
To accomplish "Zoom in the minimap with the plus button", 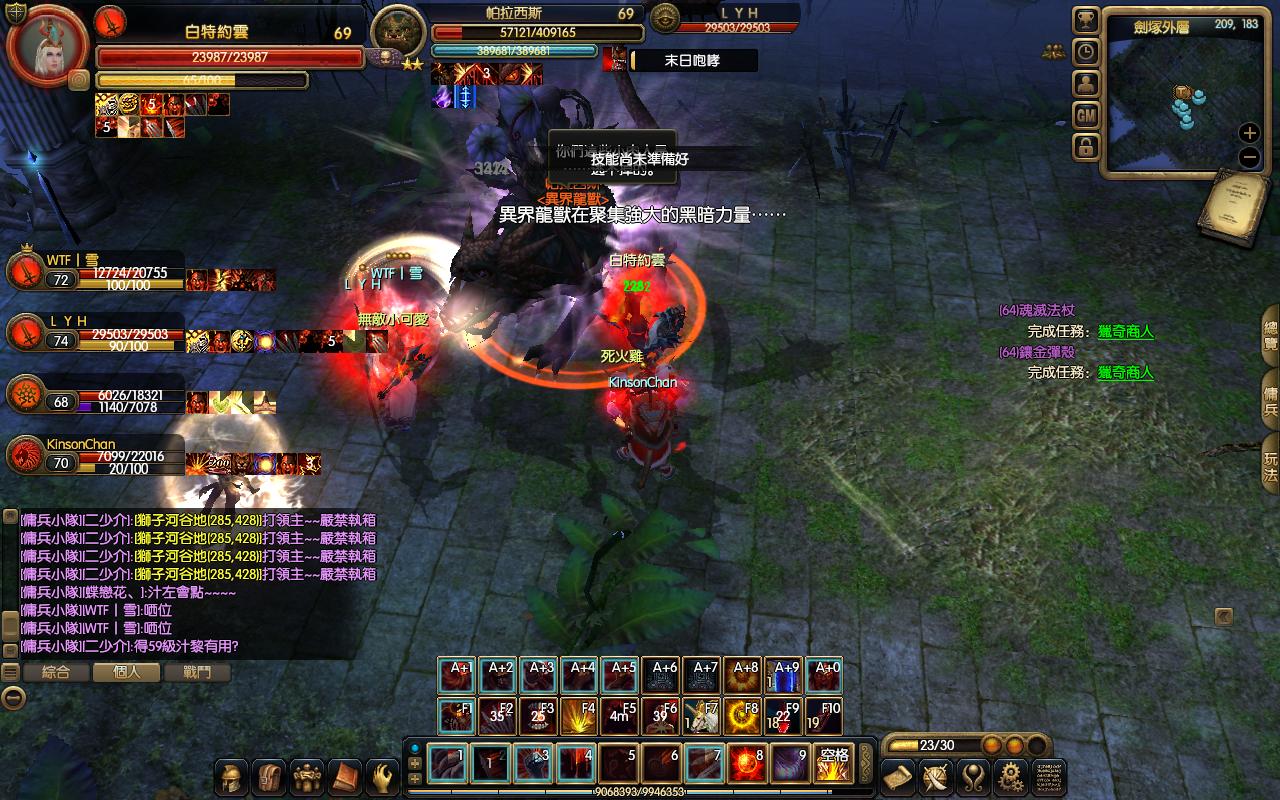I will click(x=1249, y=132).
